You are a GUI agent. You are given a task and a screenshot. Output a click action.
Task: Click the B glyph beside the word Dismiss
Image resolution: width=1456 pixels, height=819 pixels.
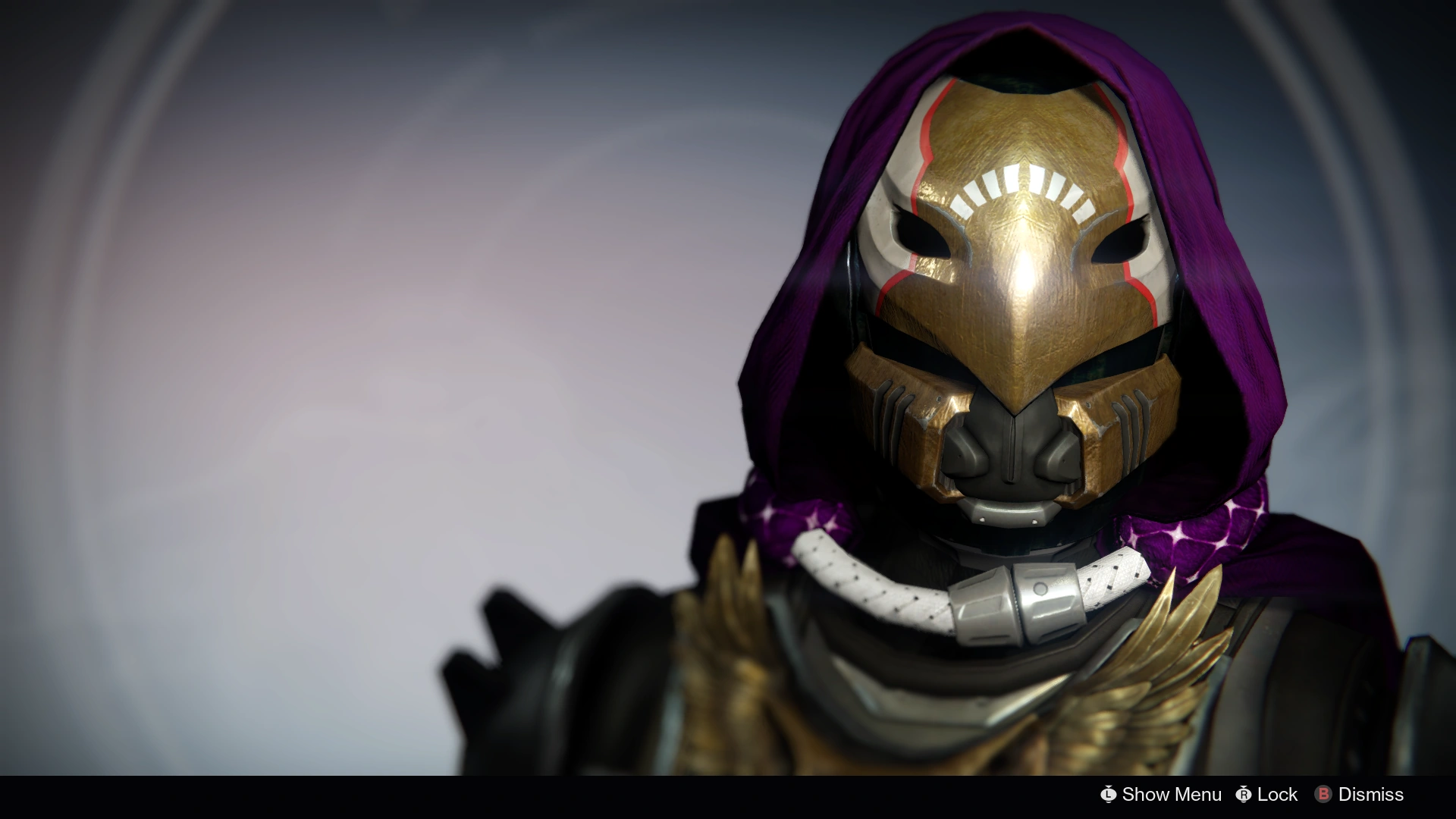[1323, 794]
